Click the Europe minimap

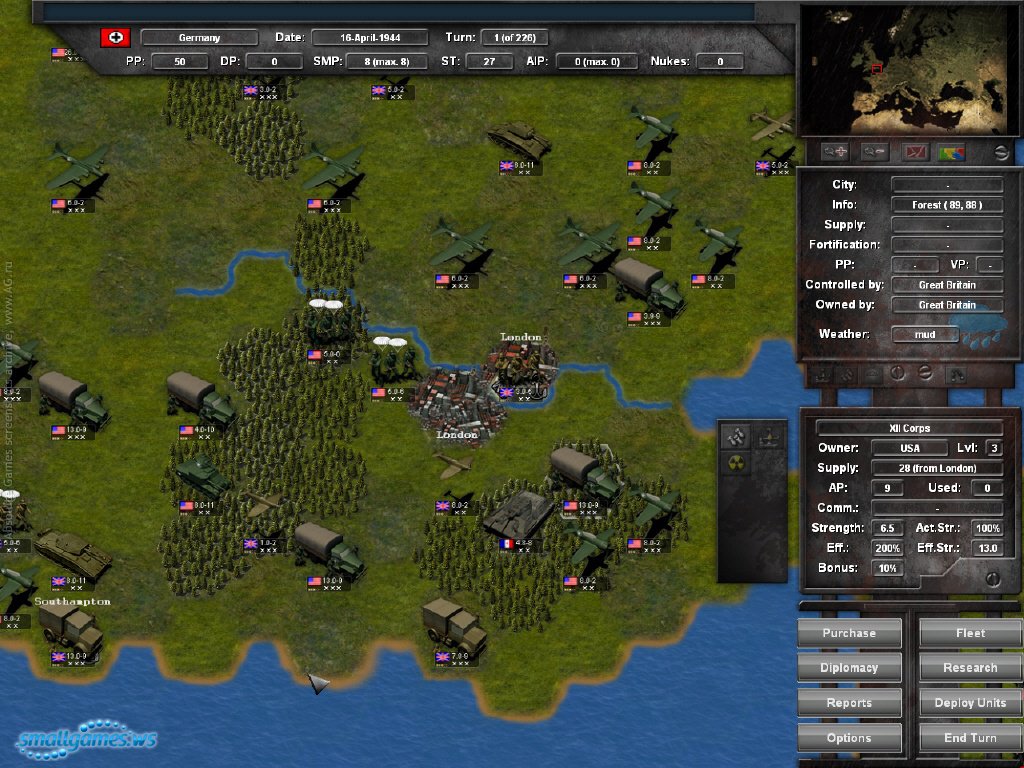click(x=905, y=68)
